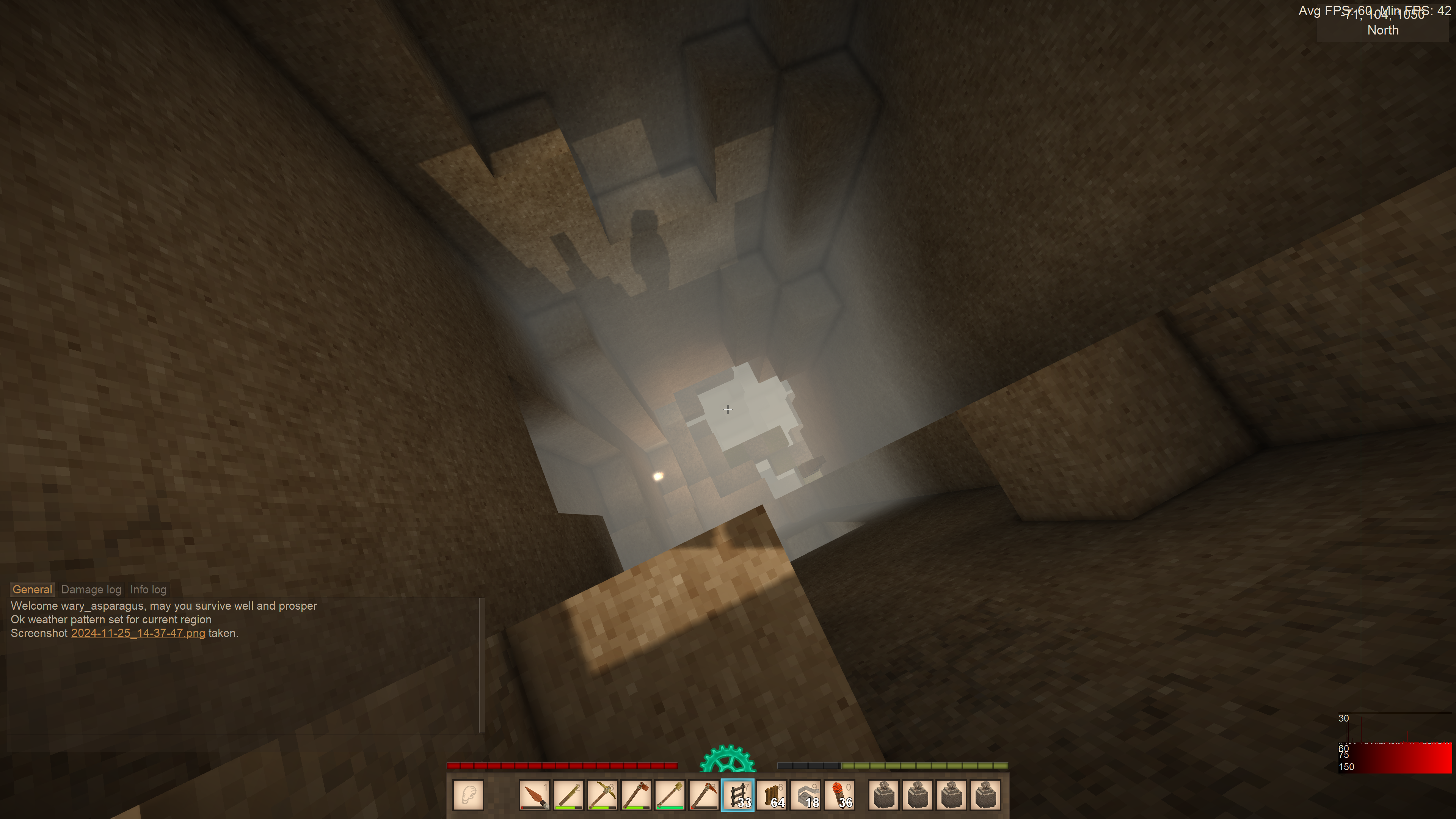1456x819 pixels.
Task: Open the Damage log tab
Action: pyautogui.click(x=91, y=590)
